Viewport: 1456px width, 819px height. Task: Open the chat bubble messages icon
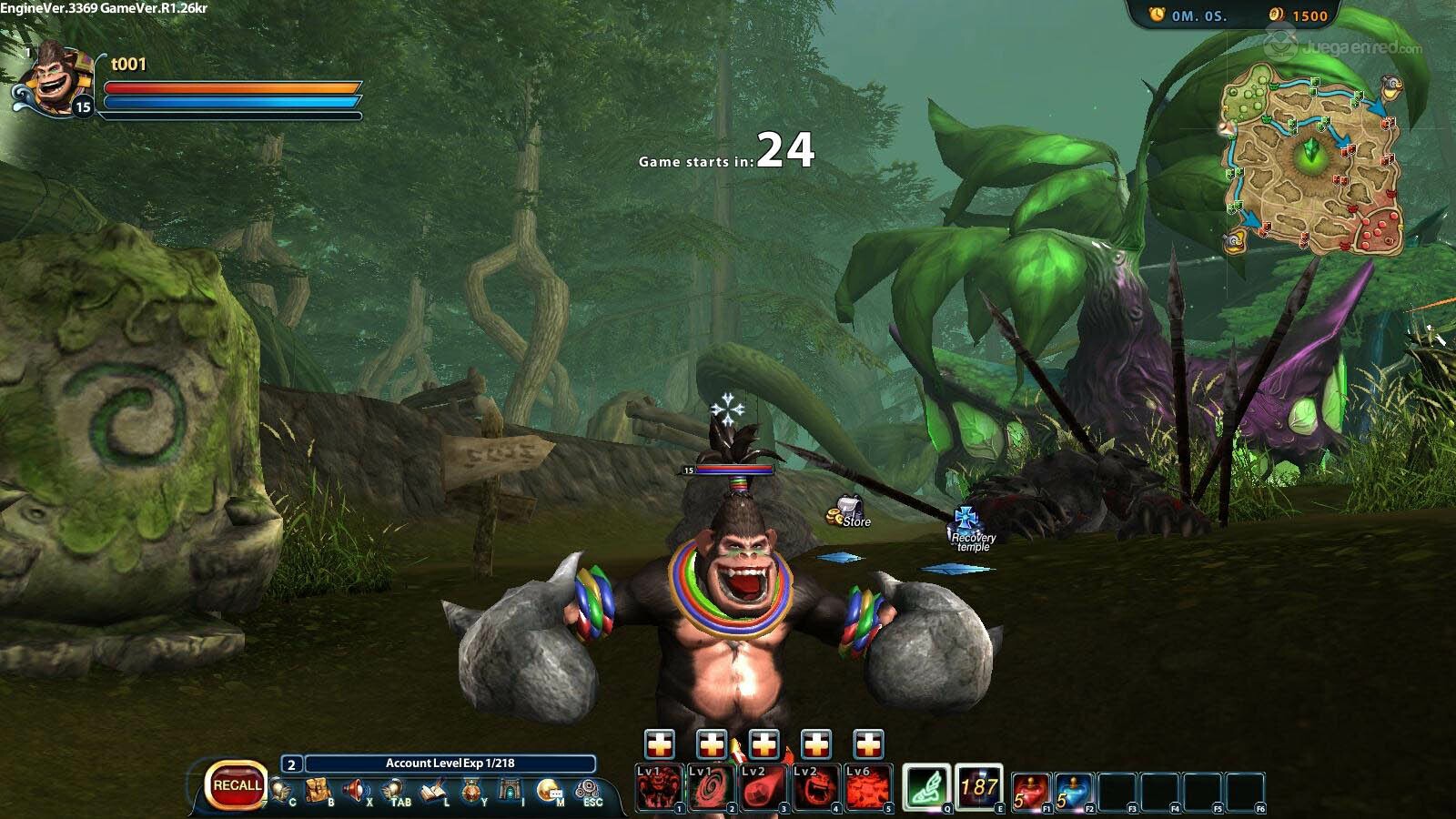pyautogui.click(x=549, y=790)
